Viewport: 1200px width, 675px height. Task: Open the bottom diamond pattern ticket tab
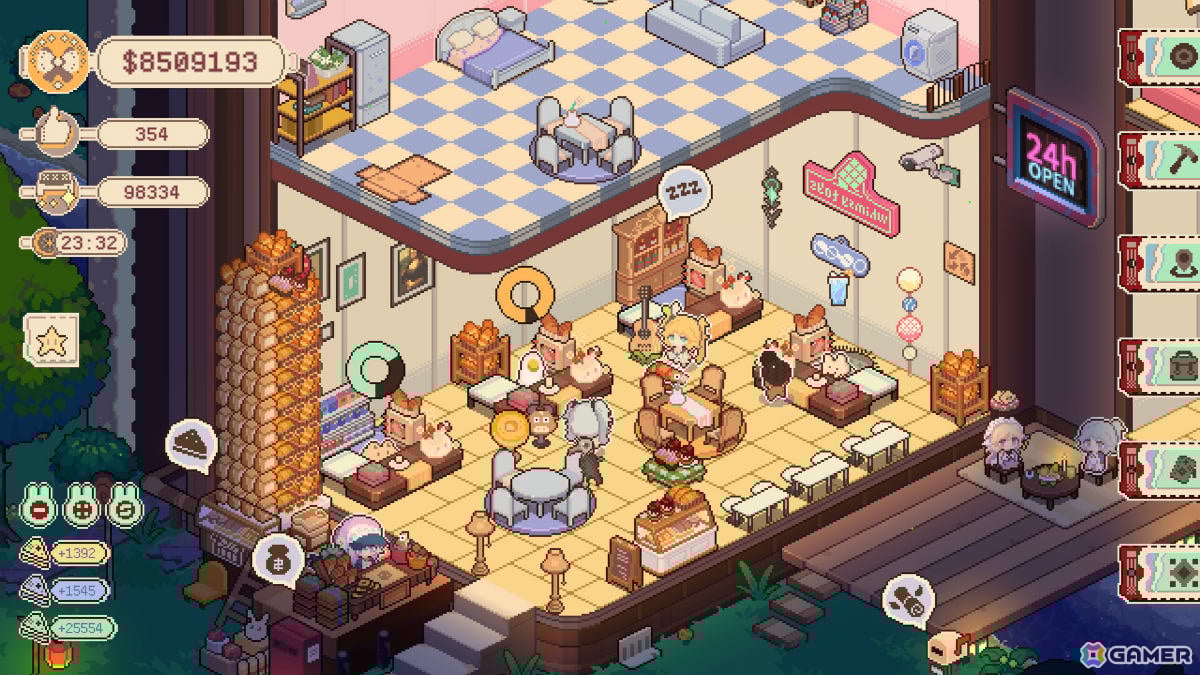pos(1162,572)
